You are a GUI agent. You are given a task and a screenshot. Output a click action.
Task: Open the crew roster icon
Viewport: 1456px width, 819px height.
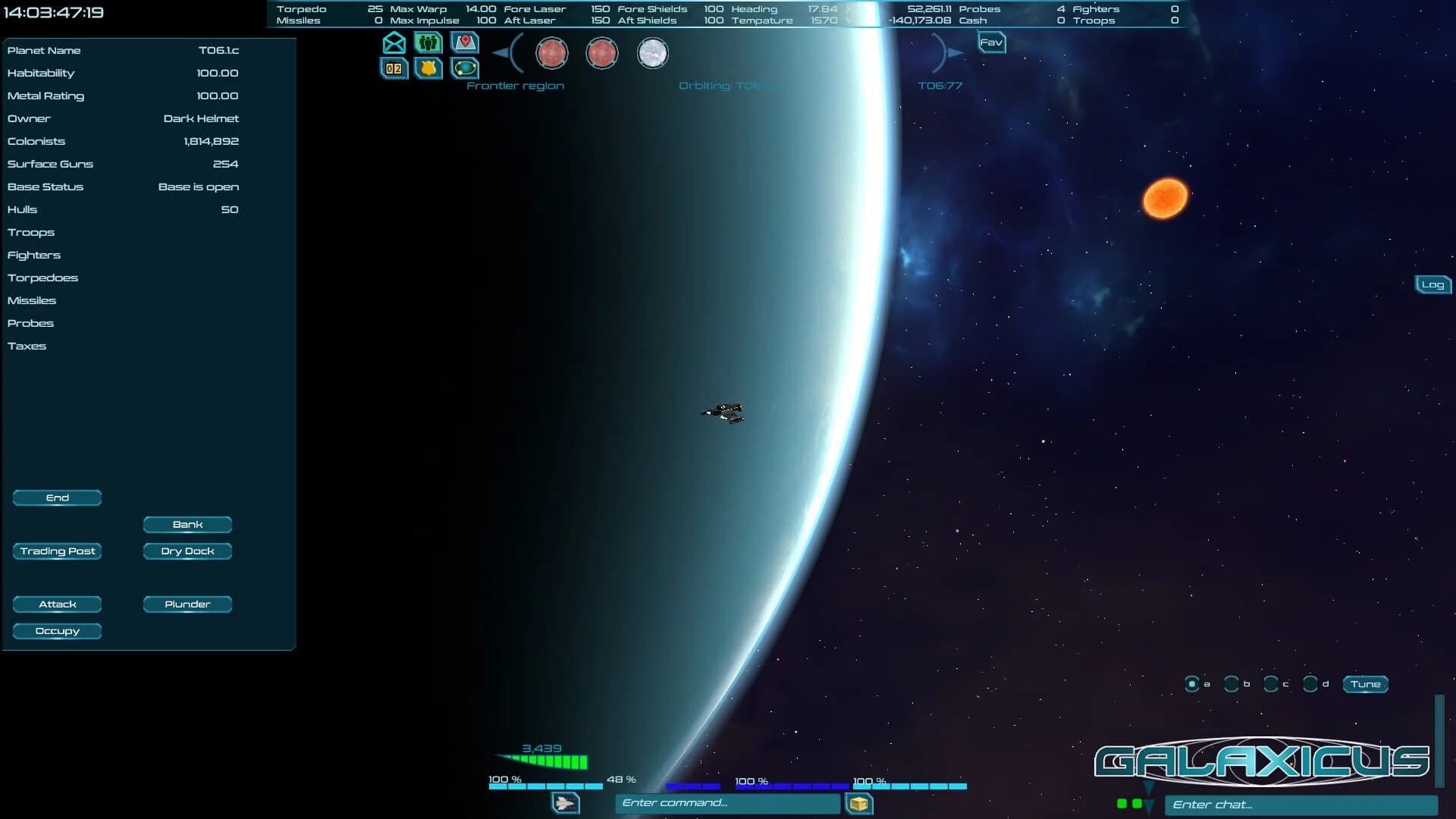point(428,43)
